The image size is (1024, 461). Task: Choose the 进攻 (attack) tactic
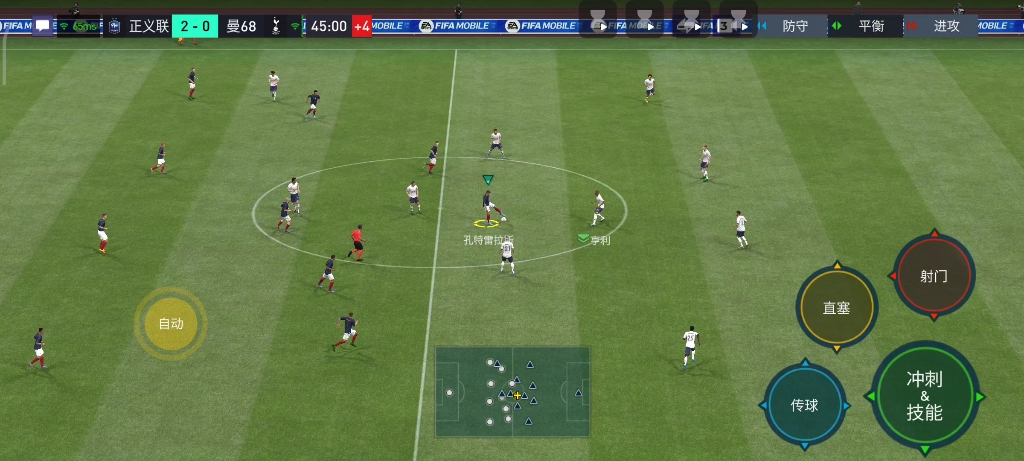(x=946, y=26)
